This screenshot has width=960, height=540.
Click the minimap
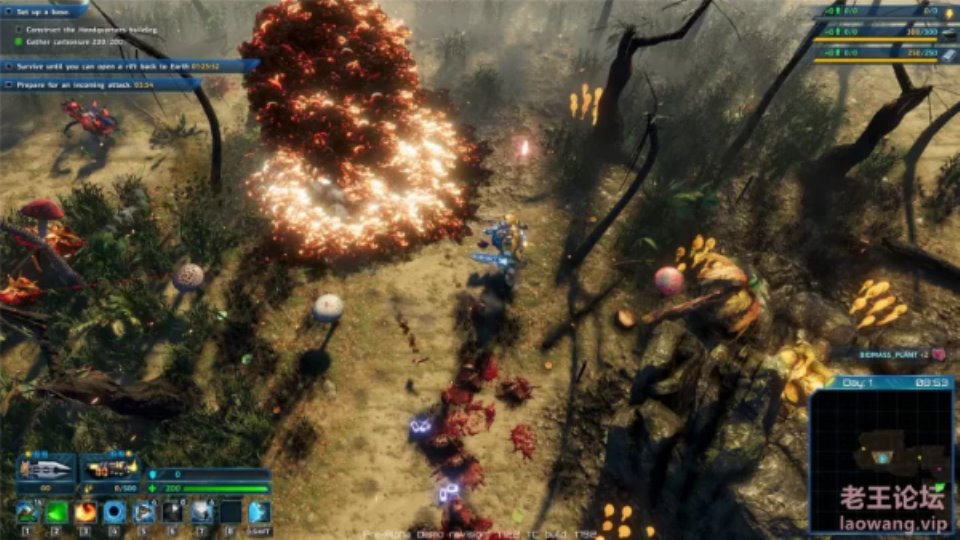point(881,457)
